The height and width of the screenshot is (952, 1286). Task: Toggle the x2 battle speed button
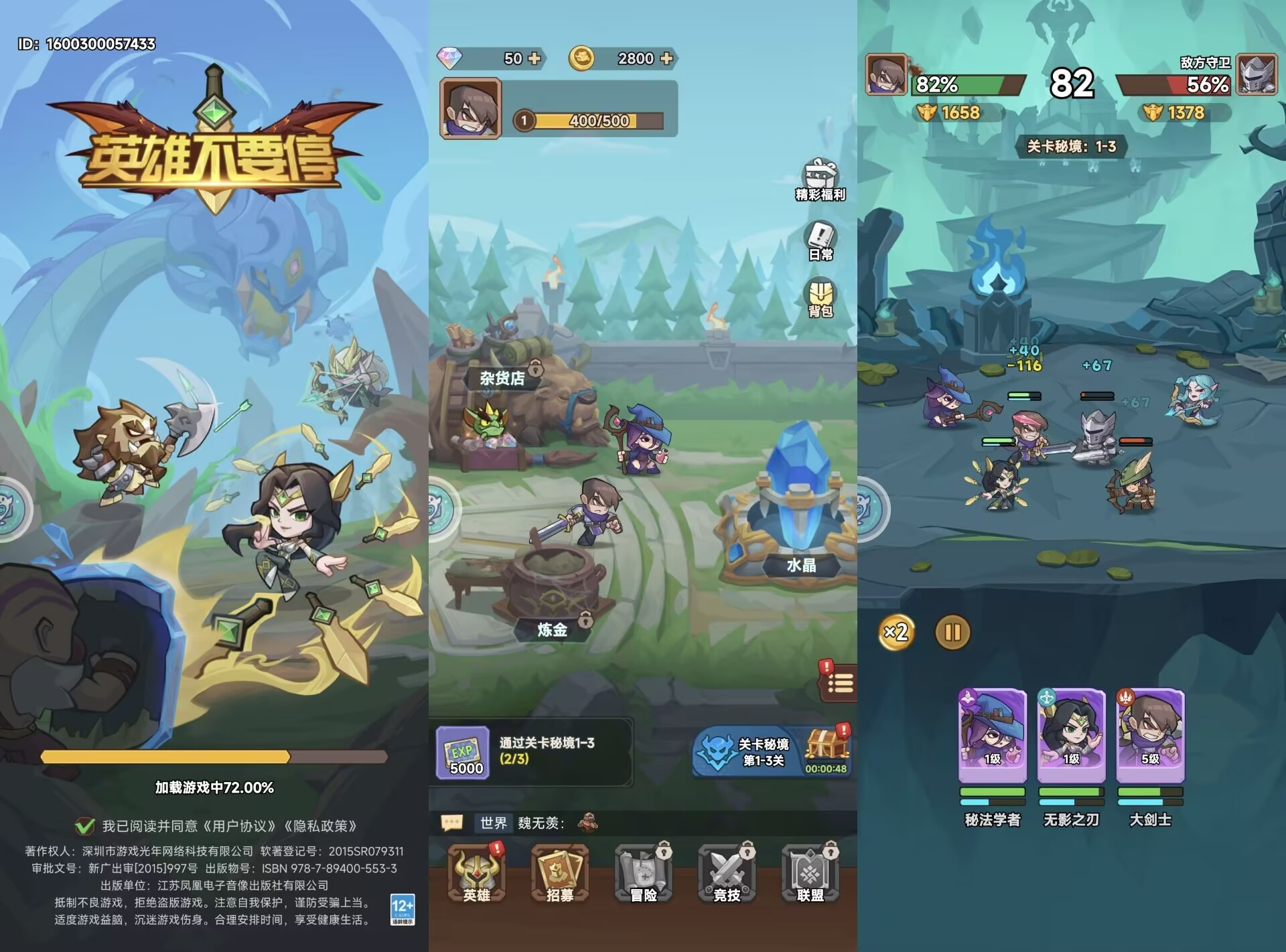pos(896,632)
